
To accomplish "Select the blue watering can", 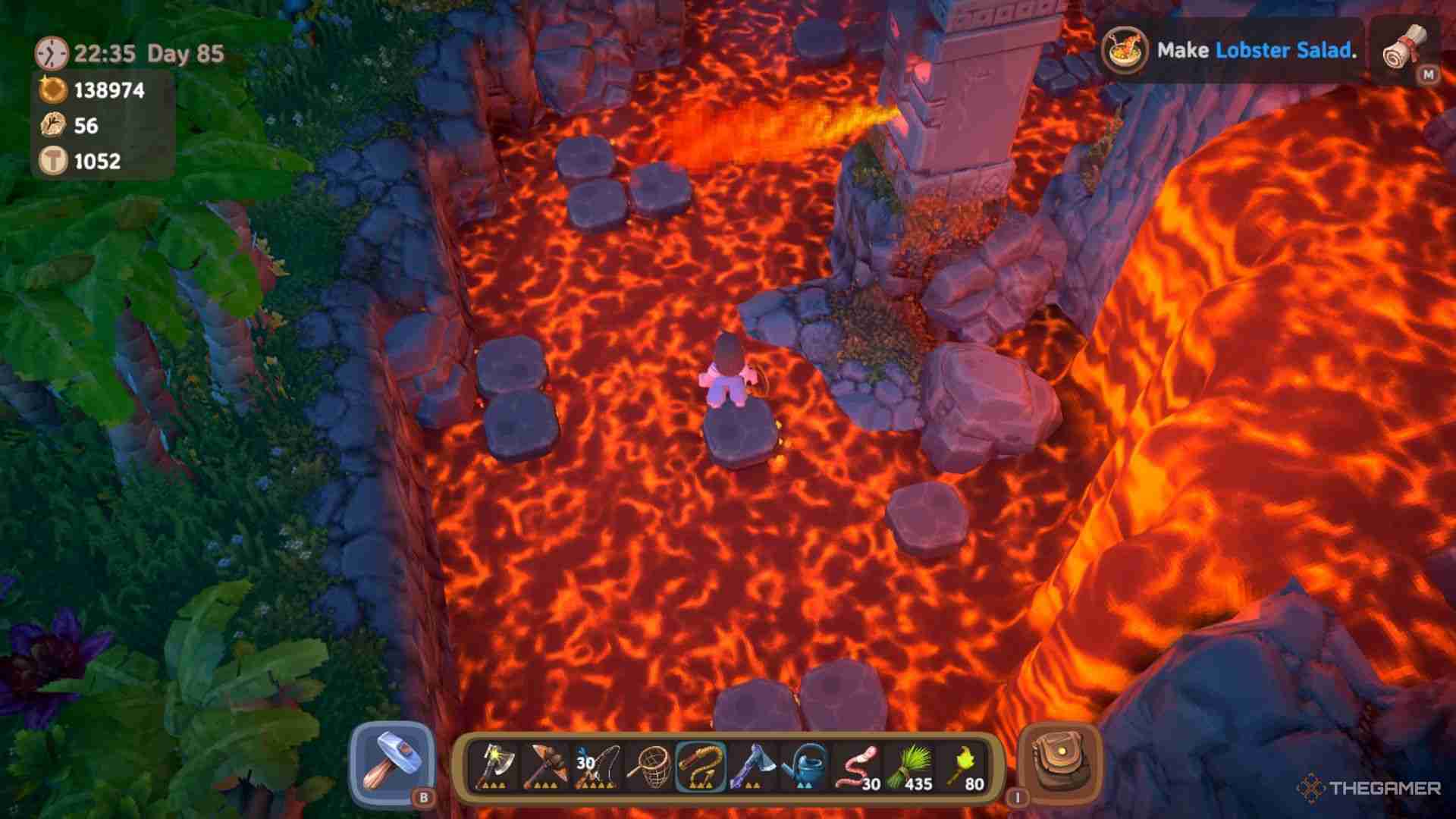I will (804, 767).
